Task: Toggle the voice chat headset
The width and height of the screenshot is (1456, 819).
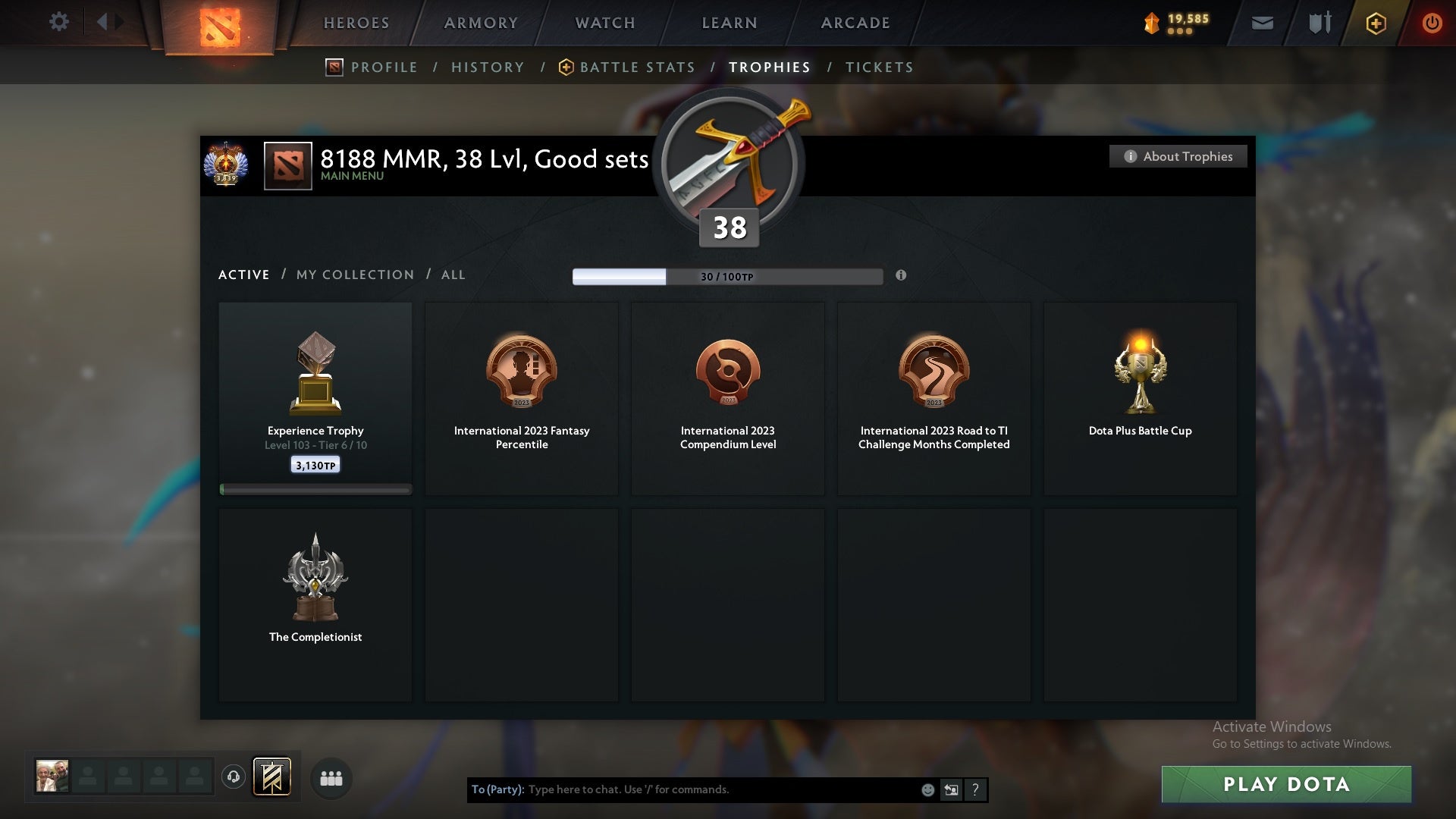Action: tap(233, 778)
